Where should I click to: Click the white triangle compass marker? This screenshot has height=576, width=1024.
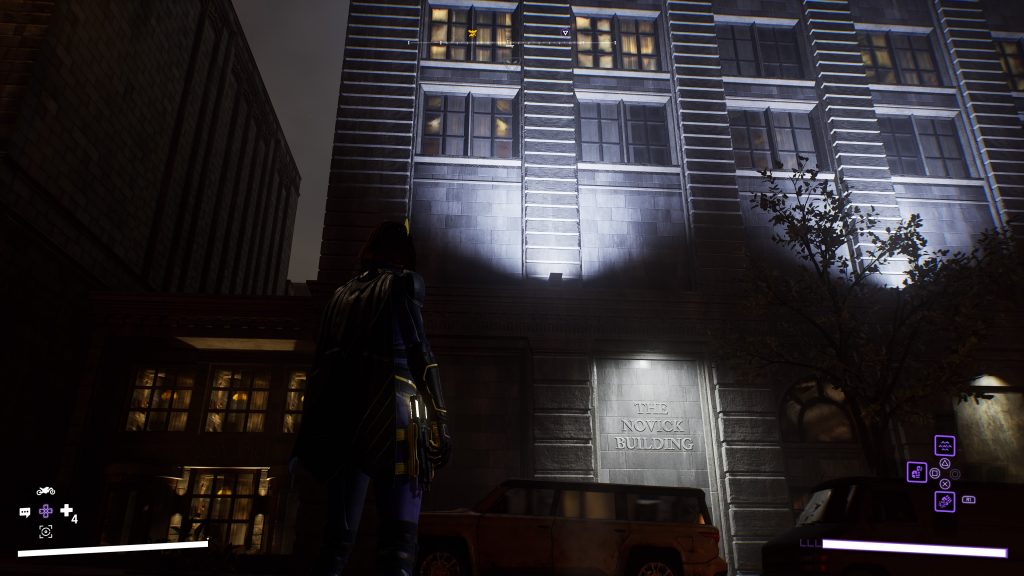[x=565, y=32]
